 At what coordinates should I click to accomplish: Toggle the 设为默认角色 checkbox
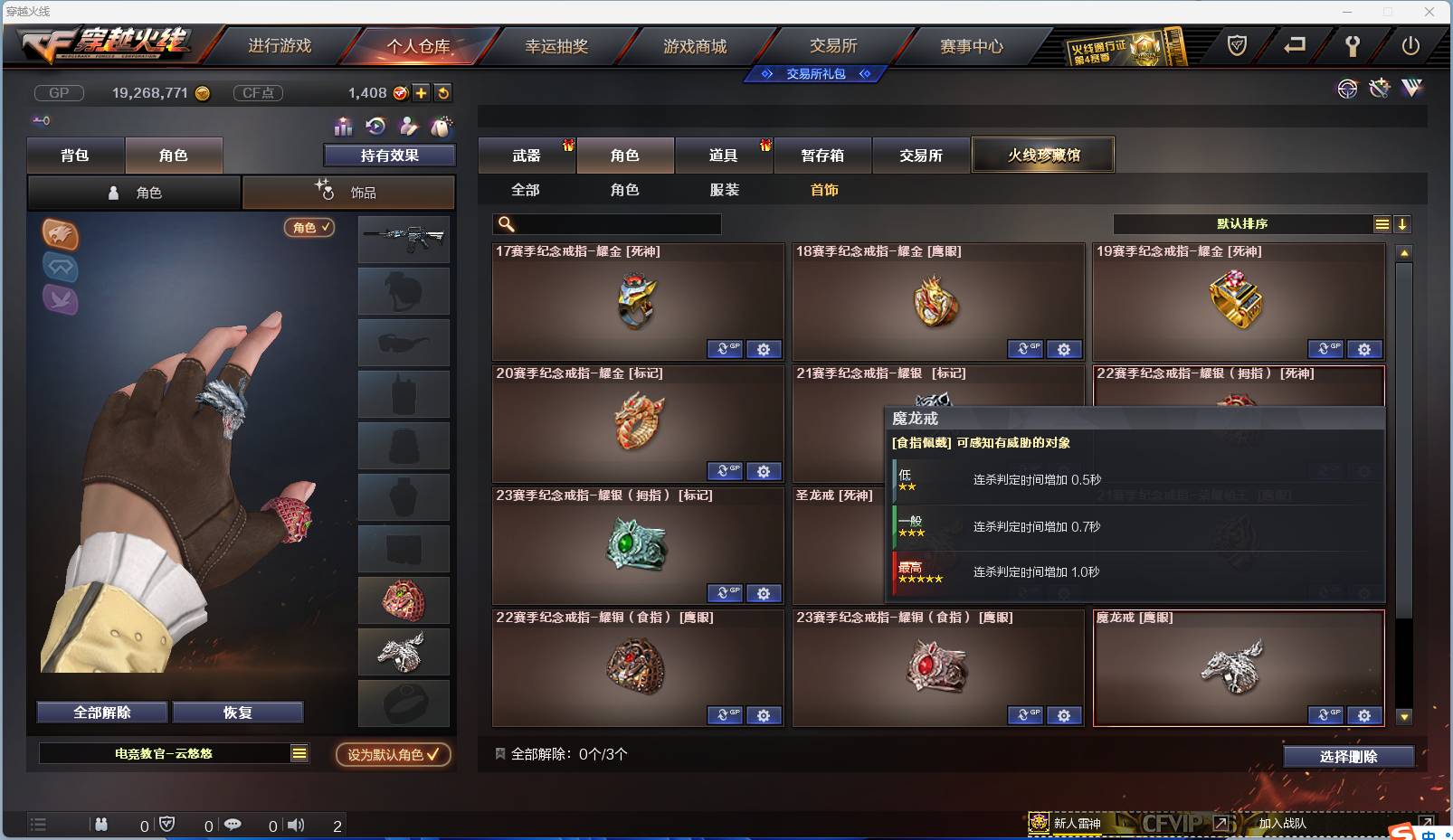click(x=392, y=756)
